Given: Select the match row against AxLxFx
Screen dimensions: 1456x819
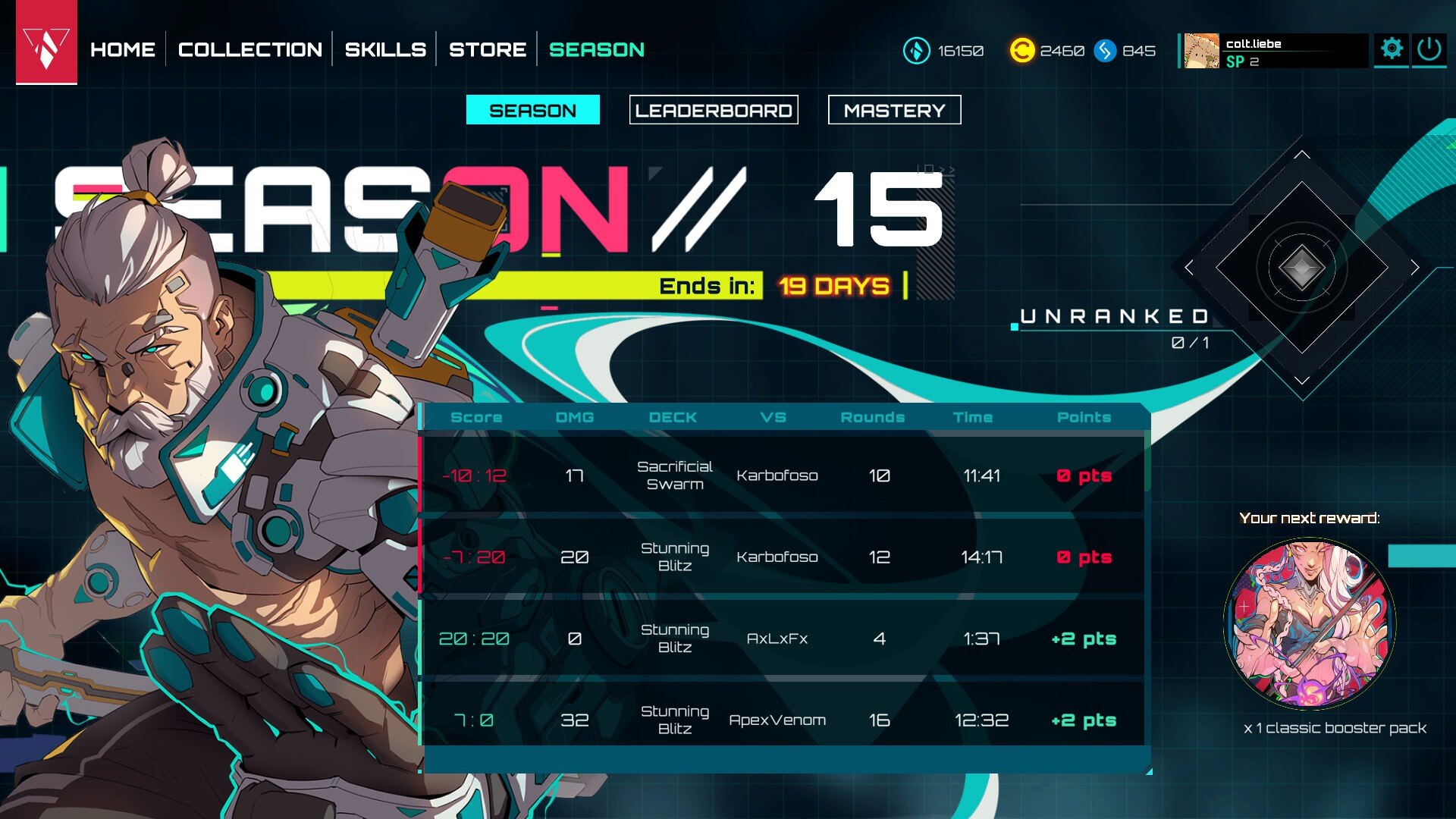Looking at the screenshot, I should (781, 639).
